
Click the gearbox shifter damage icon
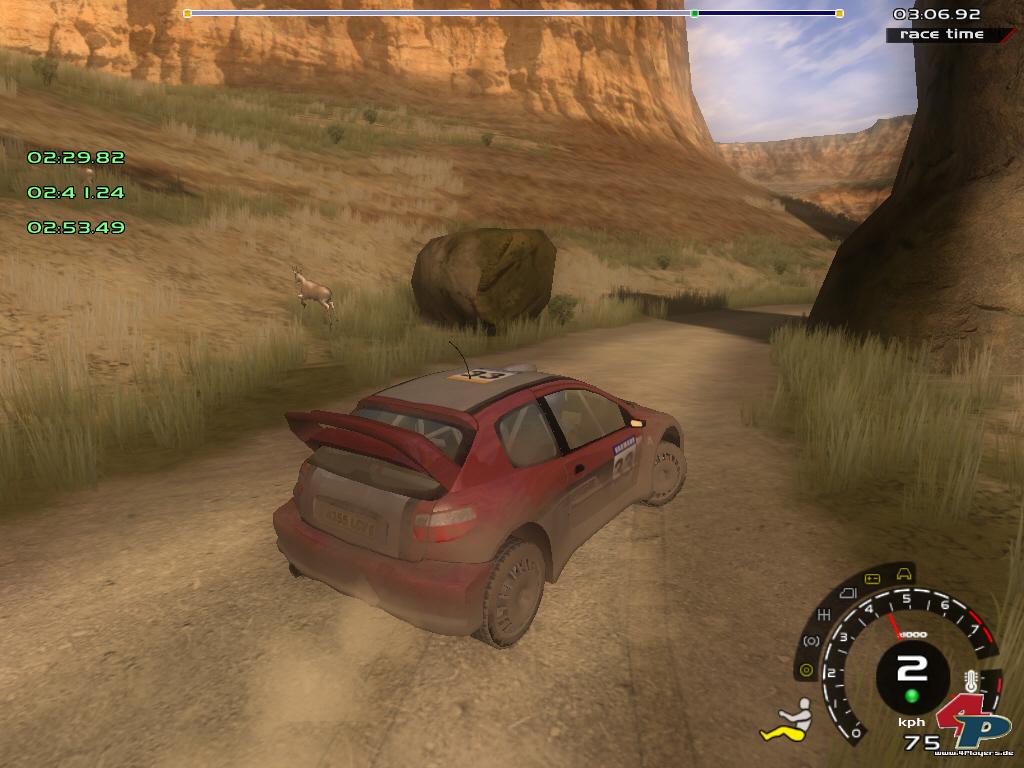(x=826, y=614)
